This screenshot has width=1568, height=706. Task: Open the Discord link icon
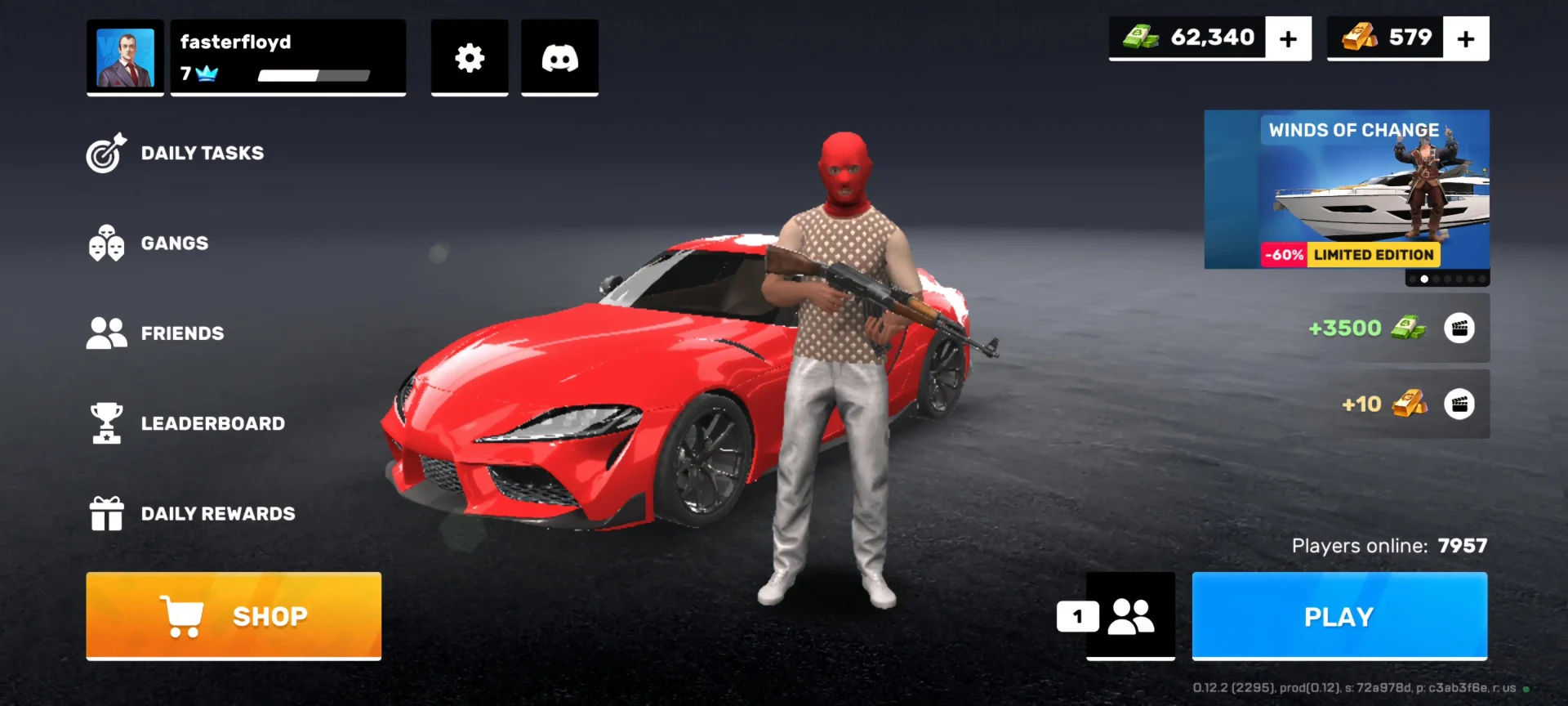[560, 58]
